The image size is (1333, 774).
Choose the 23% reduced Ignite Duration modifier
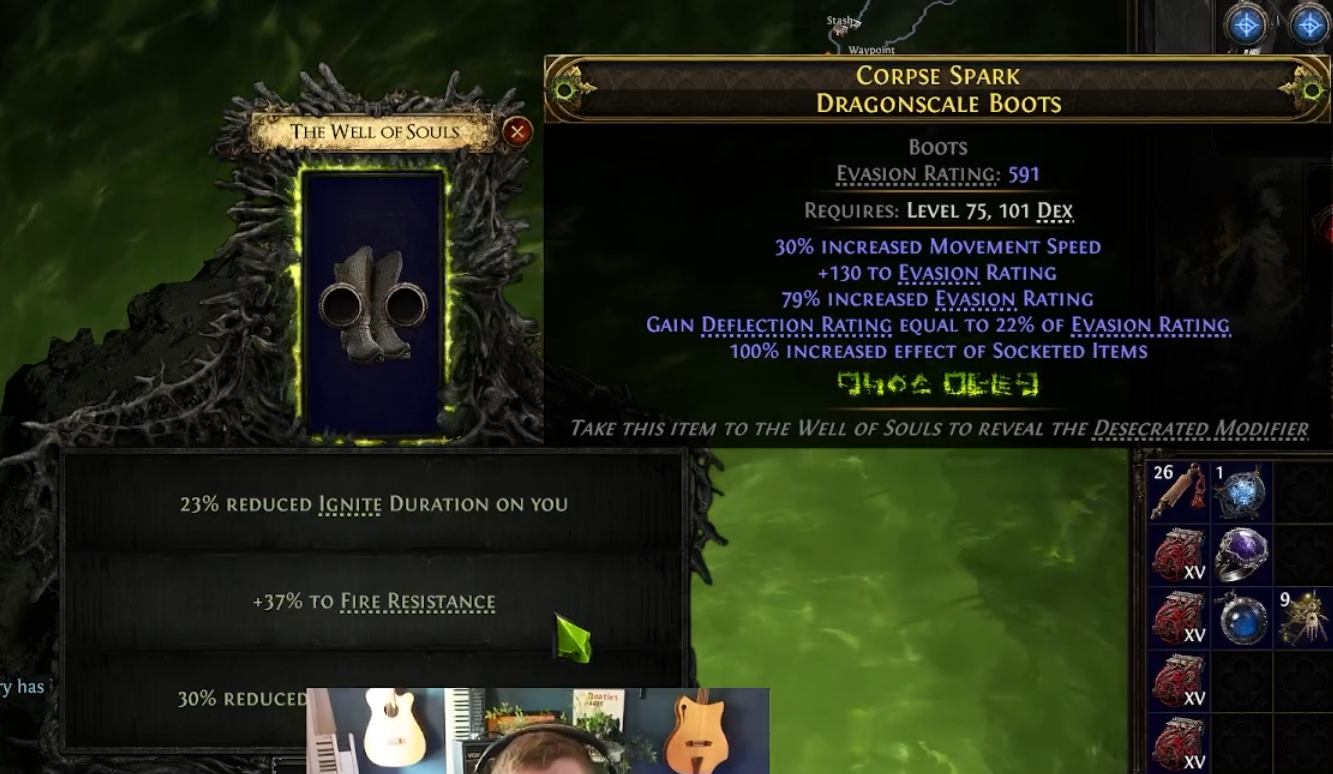(x=373, y=504)
